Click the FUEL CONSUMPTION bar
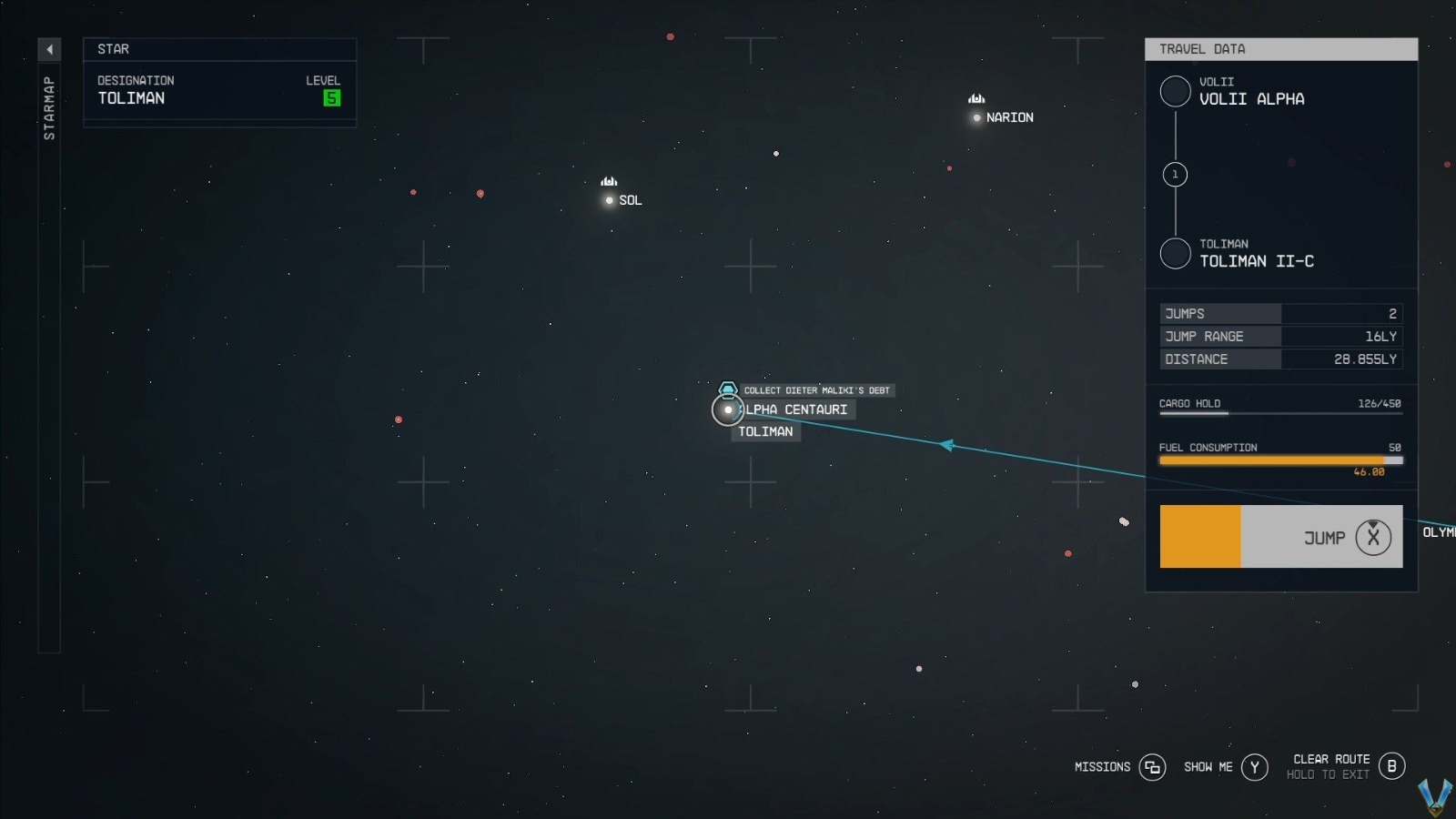 (1280, 460)
